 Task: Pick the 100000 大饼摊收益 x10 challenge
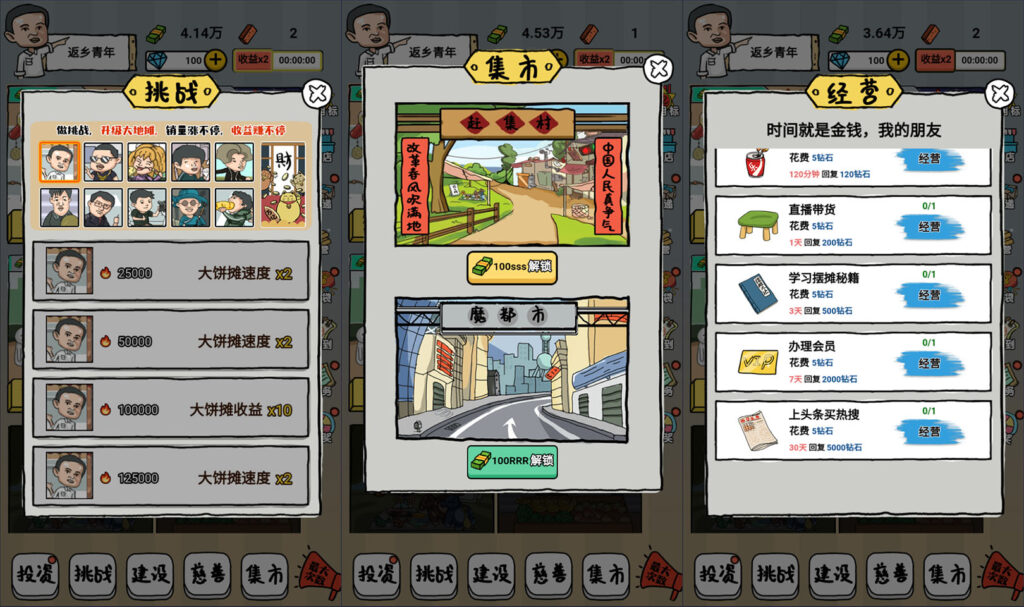171,409
